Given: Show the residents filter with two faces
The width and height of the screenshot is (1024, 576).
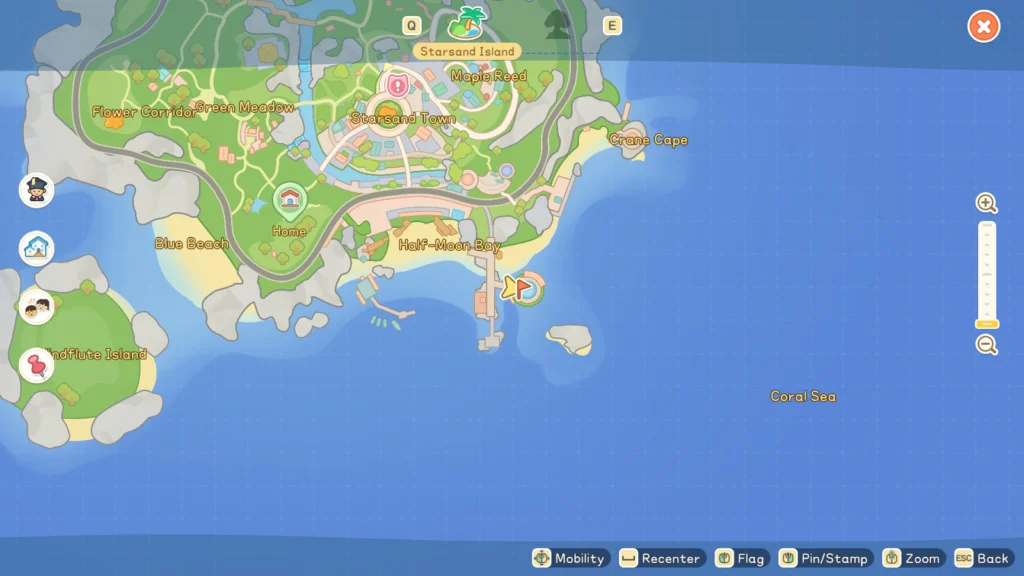Looking at the screenshot, I should 37,307.
